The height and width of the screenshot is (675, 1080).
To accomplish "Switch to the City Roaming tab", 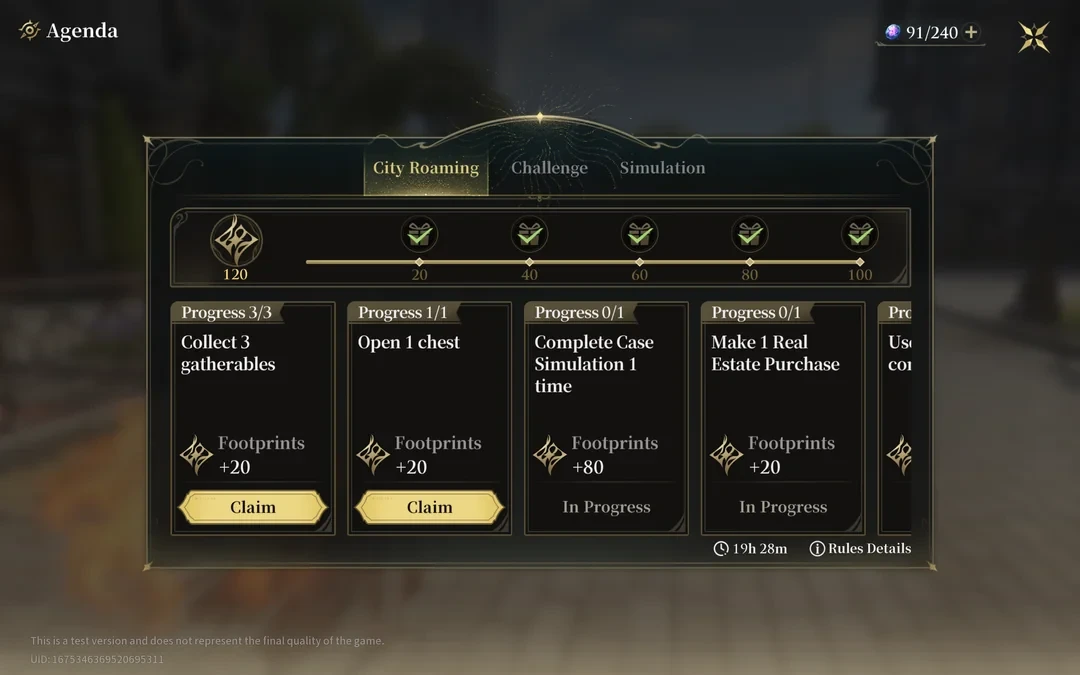I will [425, 168].
